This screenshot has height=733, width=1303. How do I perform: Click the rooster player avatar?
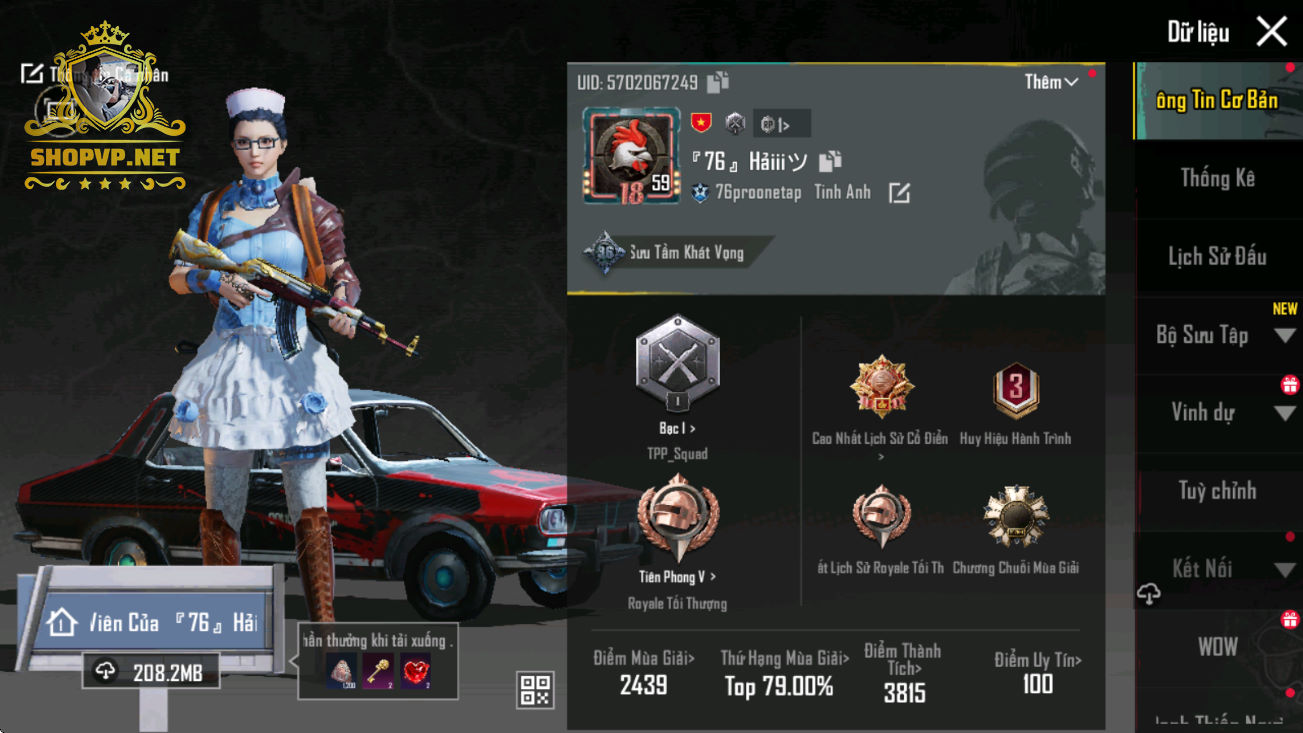[x=631, y=156]
